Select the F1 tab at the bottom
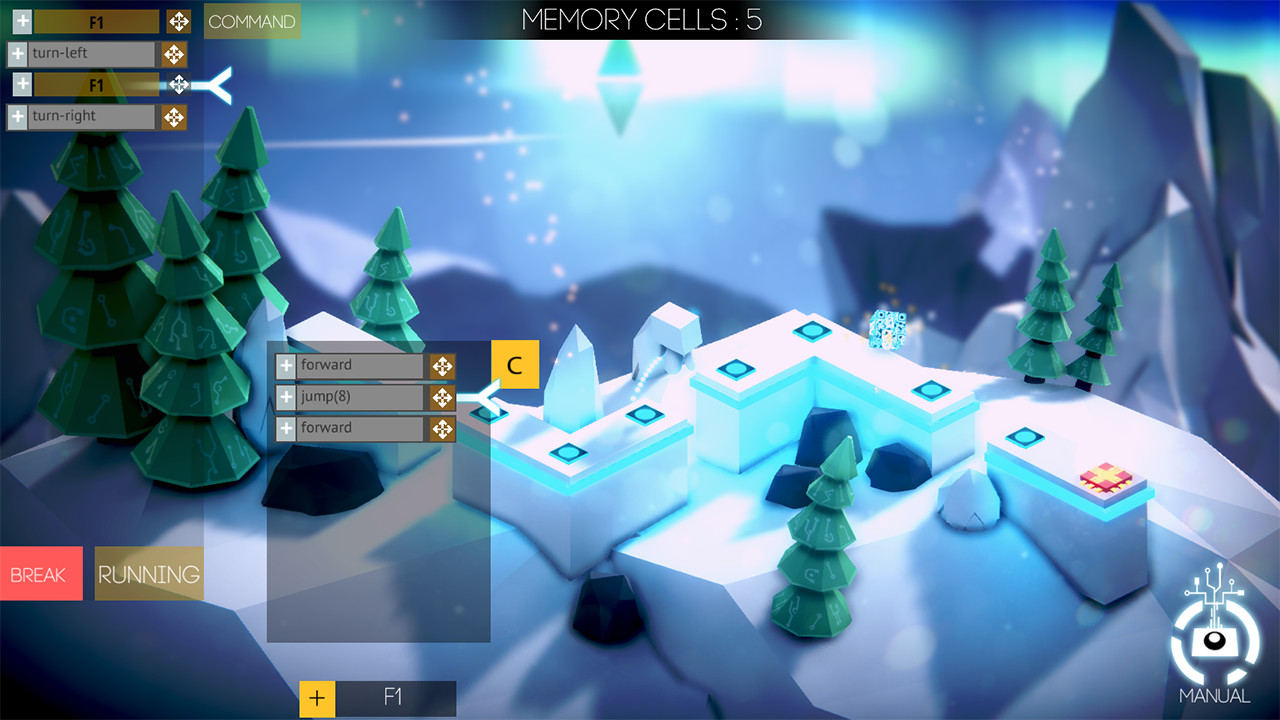This screenshot has width=1280, height=720. point(397,698)
